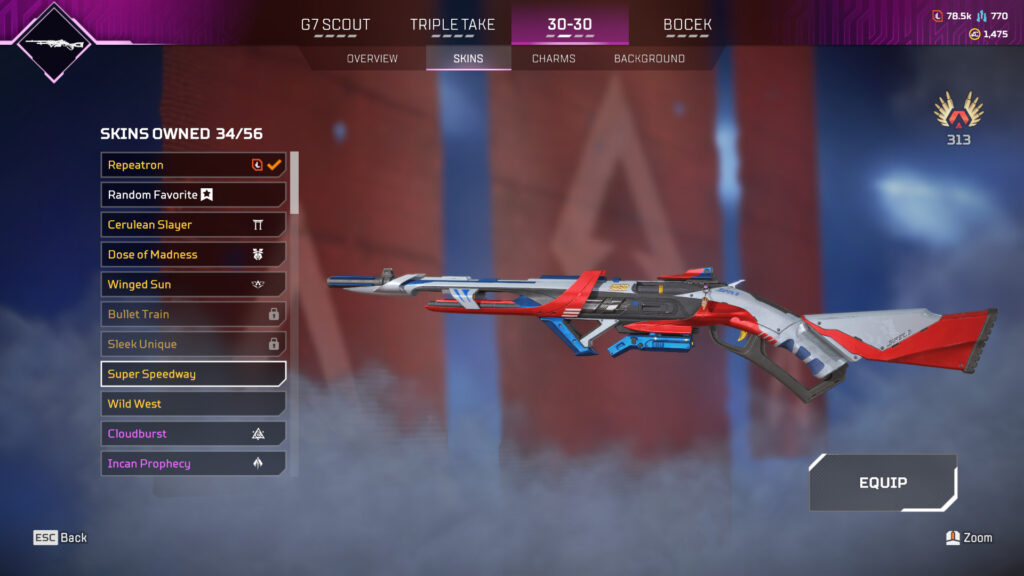Equip the selected Super Speedway skin
Screen dimensions: 1024x576
pyautogui.click(x=882, y=483)
